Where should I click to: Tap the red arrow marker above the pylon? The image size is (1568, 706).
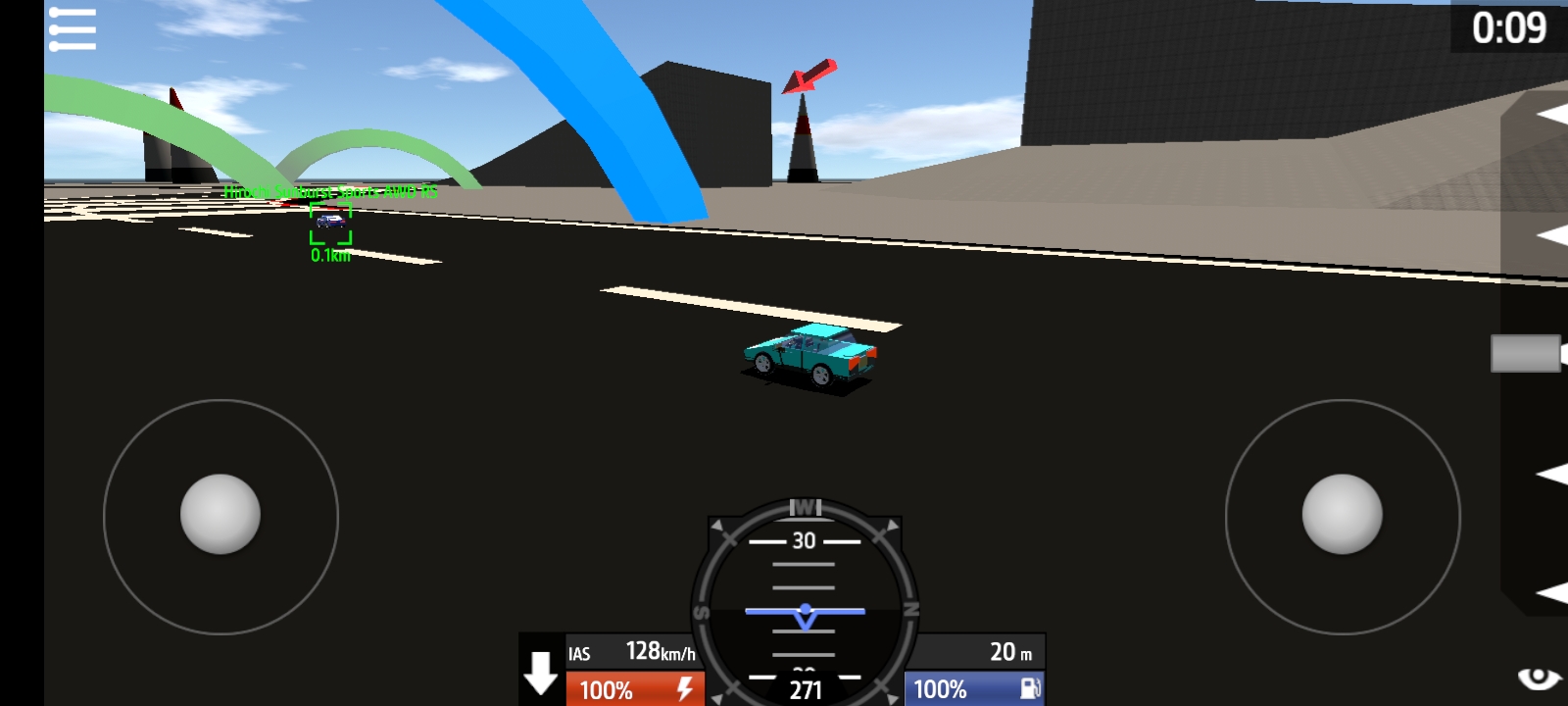coord(808,78)
